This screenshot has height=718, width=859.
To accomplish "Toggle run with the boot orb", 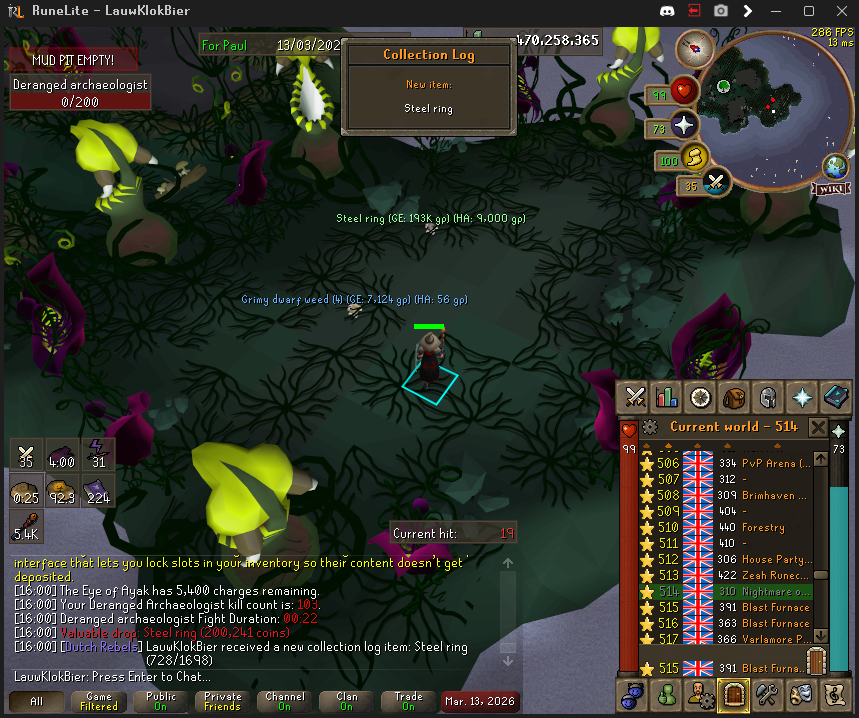I will point(693,157).
